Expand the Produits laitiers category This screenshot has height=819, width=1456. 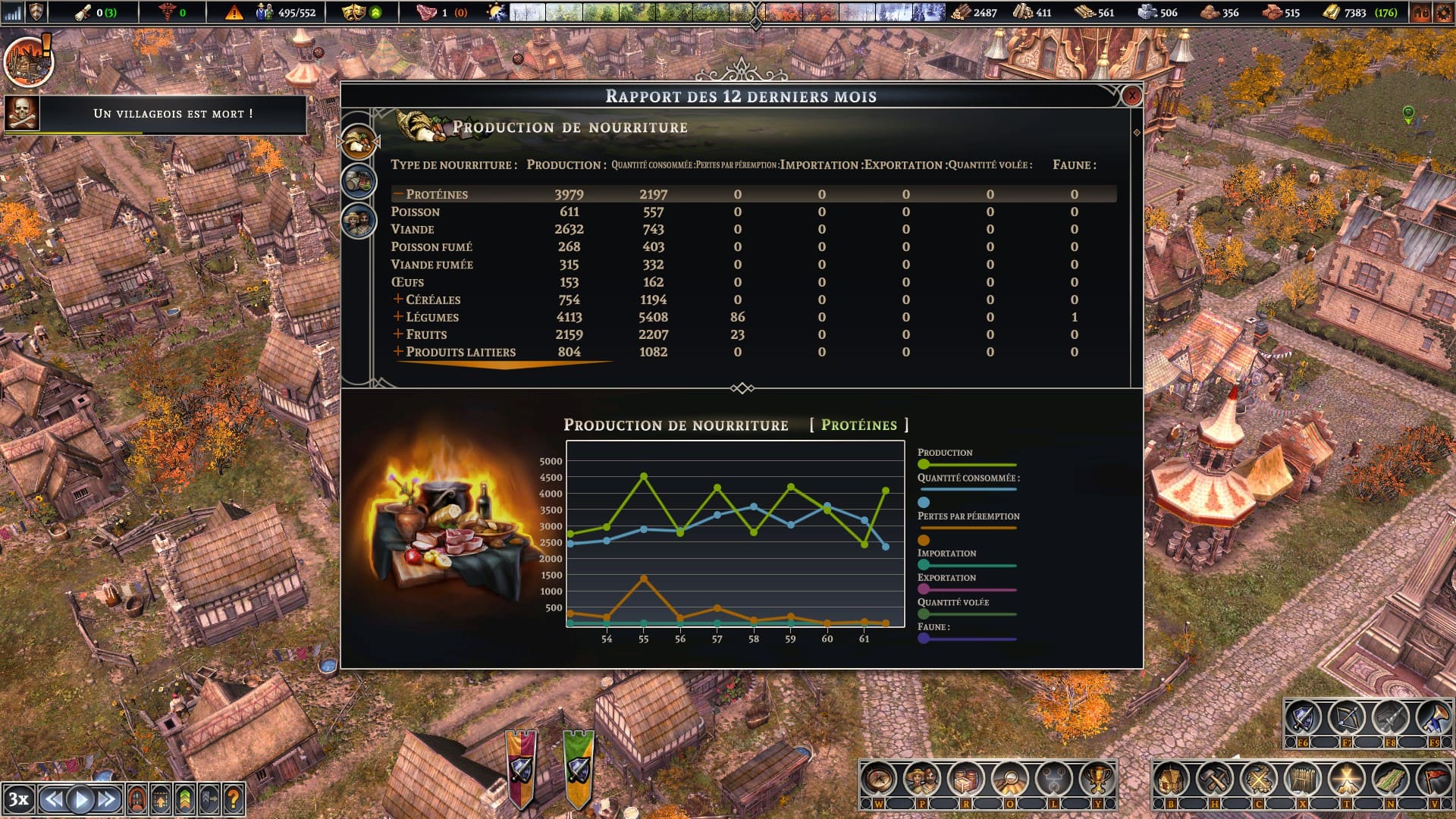[398, 352]
